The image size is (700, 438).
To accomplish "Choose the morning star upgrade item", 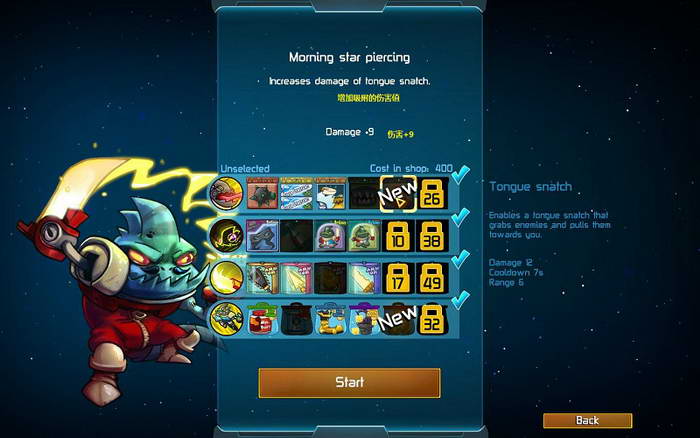I will coord(262,193).
